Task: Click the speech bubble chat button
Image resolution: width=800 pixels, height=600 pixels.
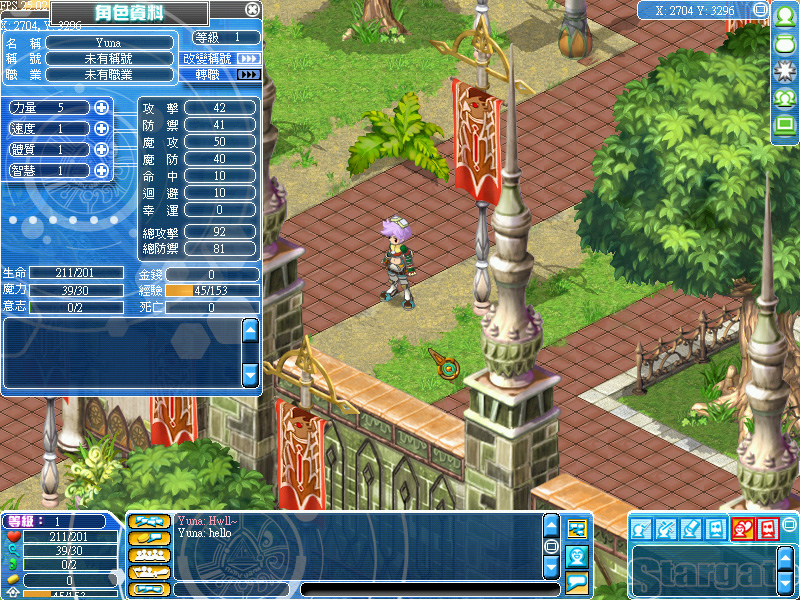Action: click(x=576, y=582)
